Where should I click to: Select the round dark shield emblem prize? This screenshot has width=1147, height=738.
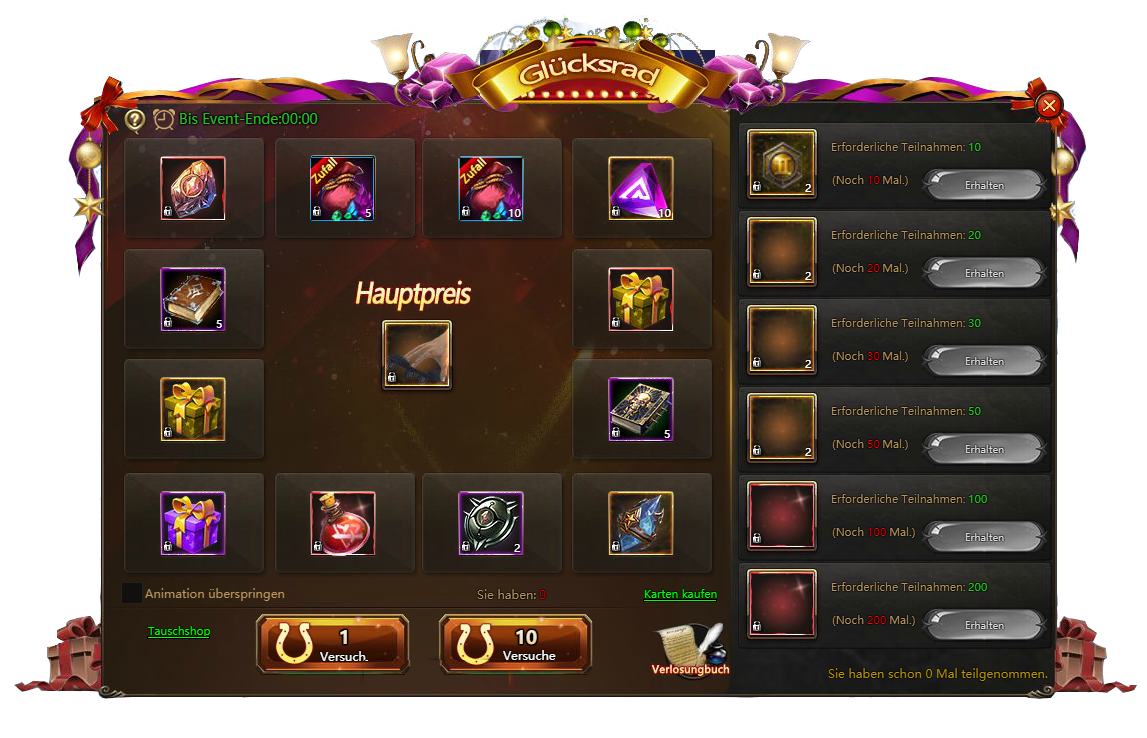491,523
